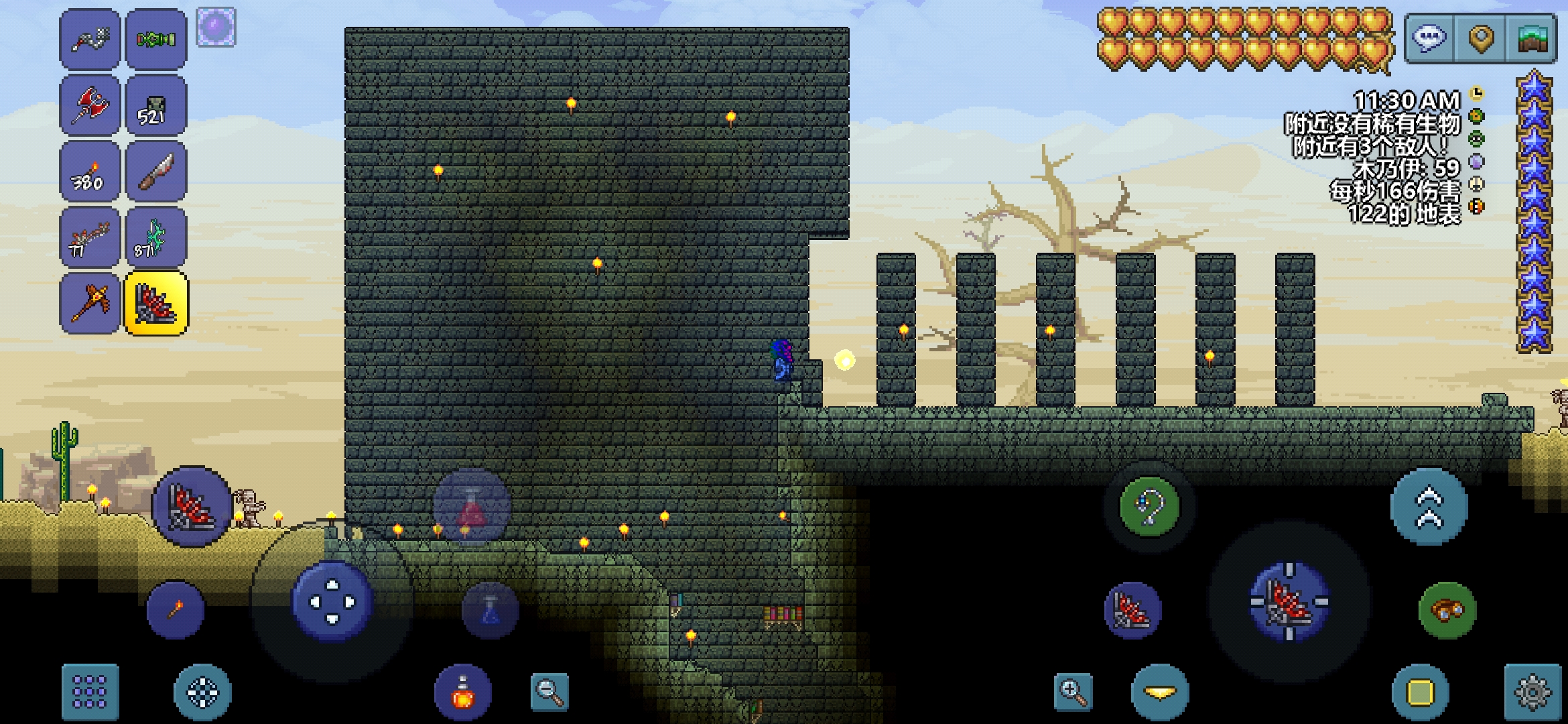Select the knife hotbar slot

pyautogui.click(x=155, y=172)
